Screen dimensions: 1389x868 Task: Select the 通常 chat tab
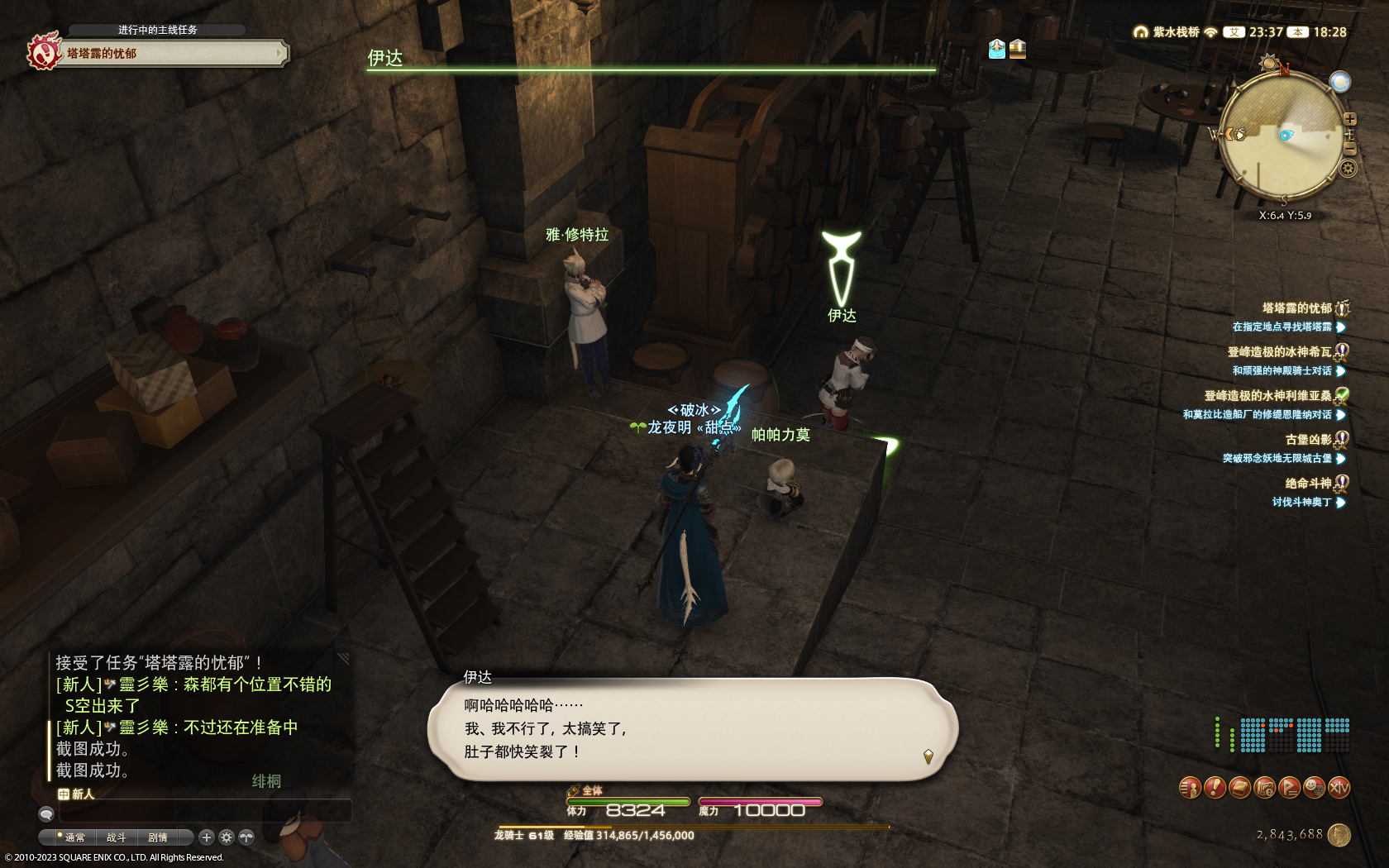point(74,837)
